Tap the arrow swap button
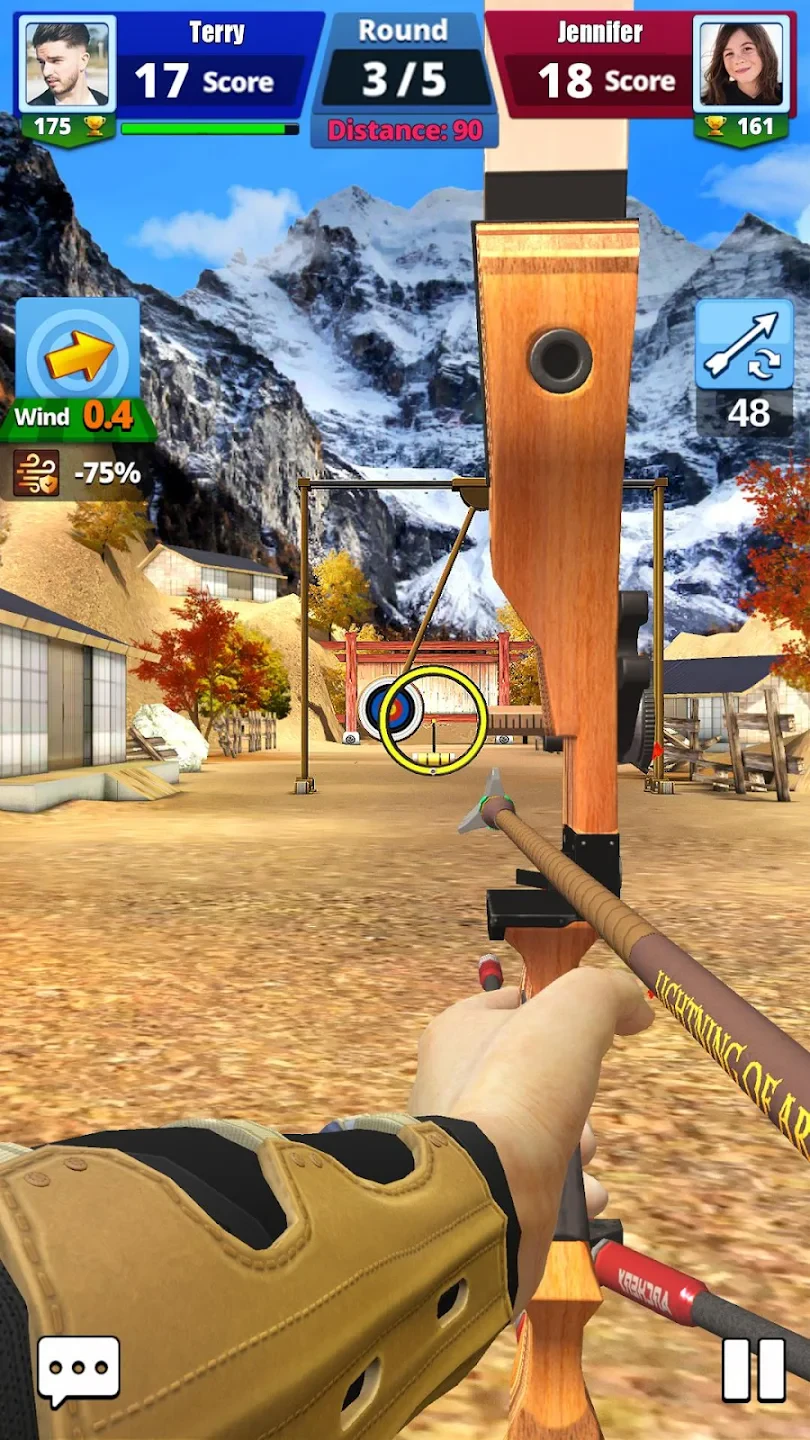Viewport: 810px width, 1440px height. pos(744,345)
